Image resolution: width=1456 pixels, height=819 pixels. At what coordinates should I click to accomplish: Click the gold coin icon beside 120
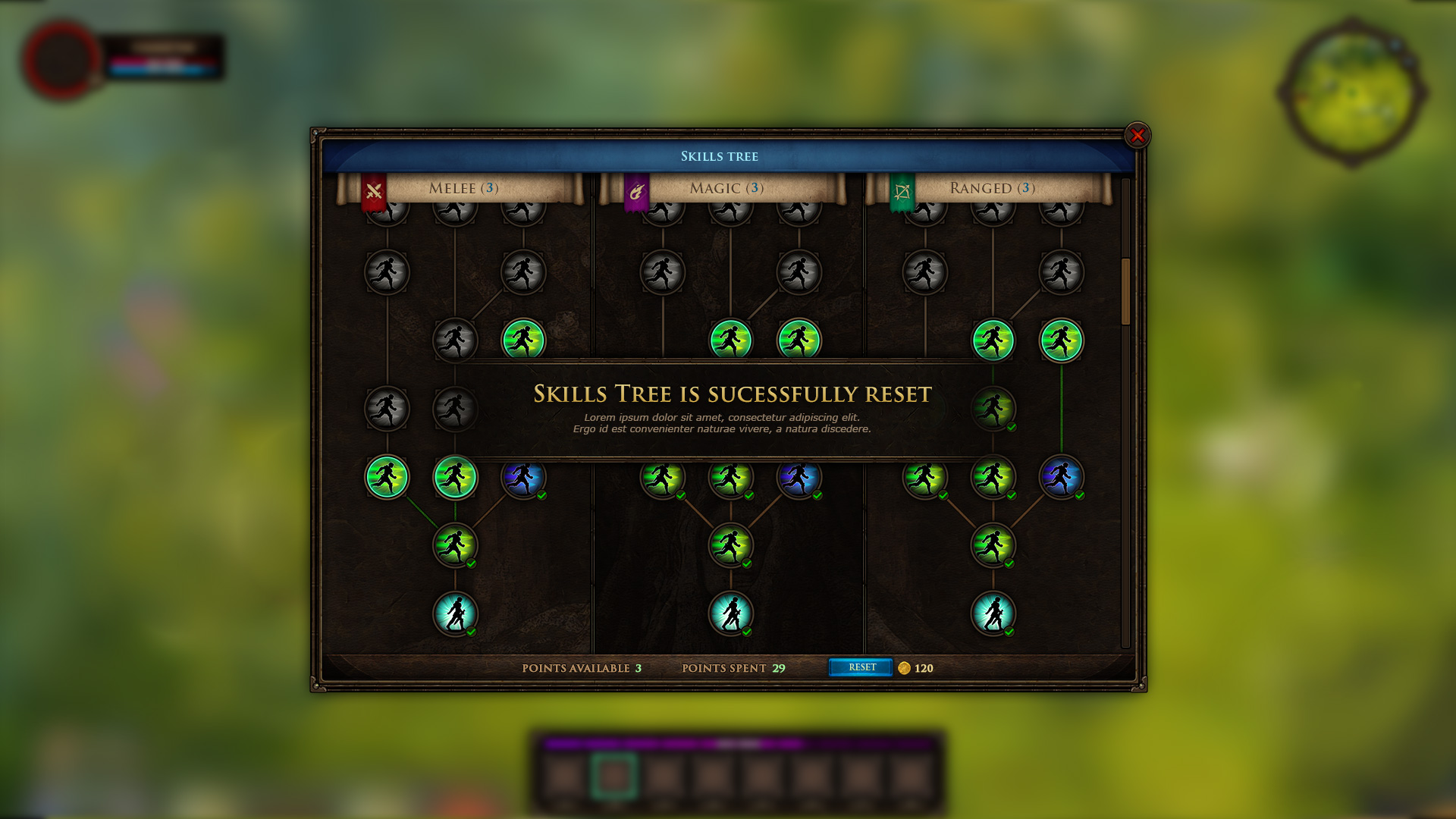tap(904, 668)
